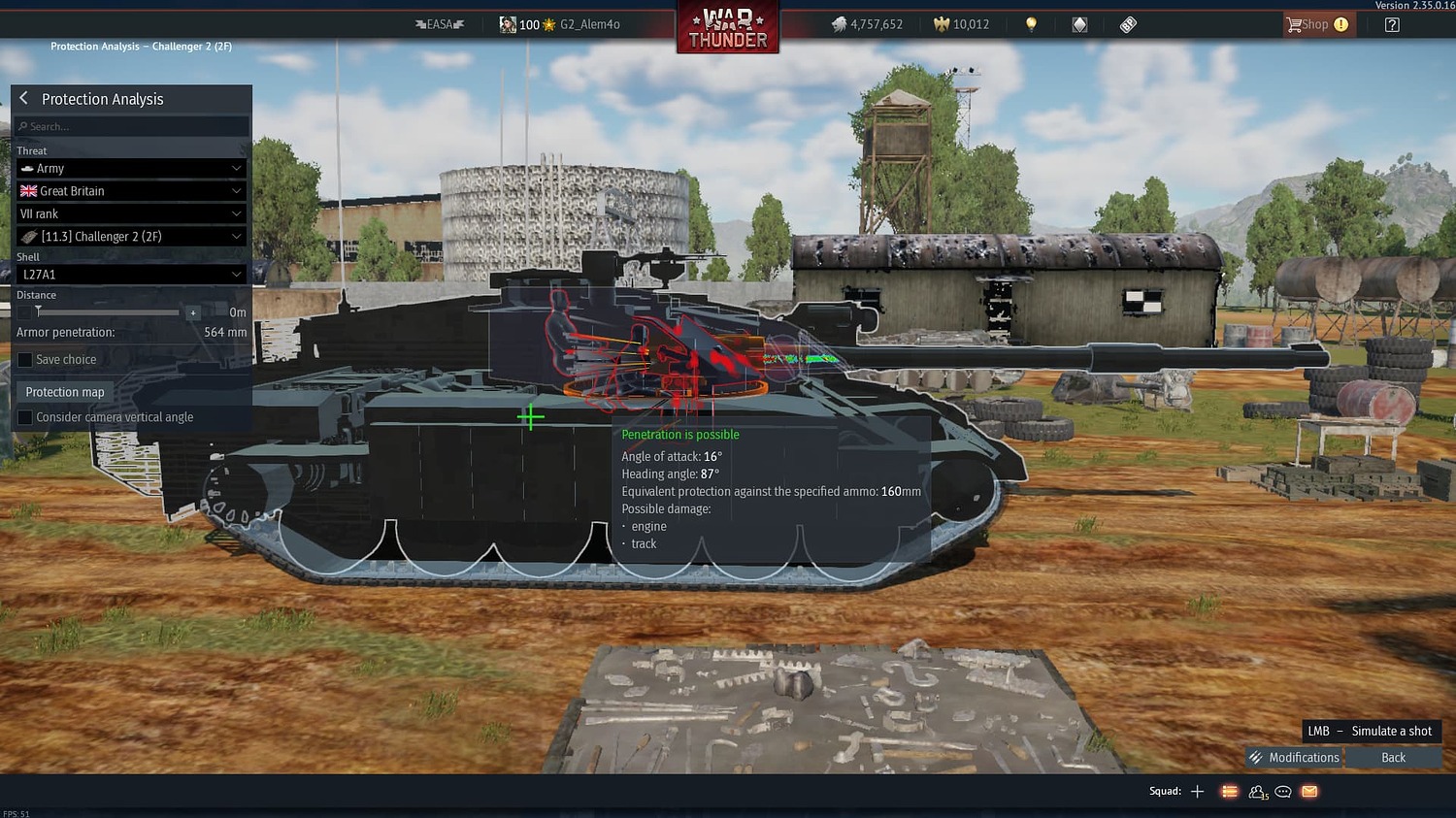The width and height of the screenshot is (1456, 818).
Task: Click the Protection map button
Action: [x=64, y=391]
